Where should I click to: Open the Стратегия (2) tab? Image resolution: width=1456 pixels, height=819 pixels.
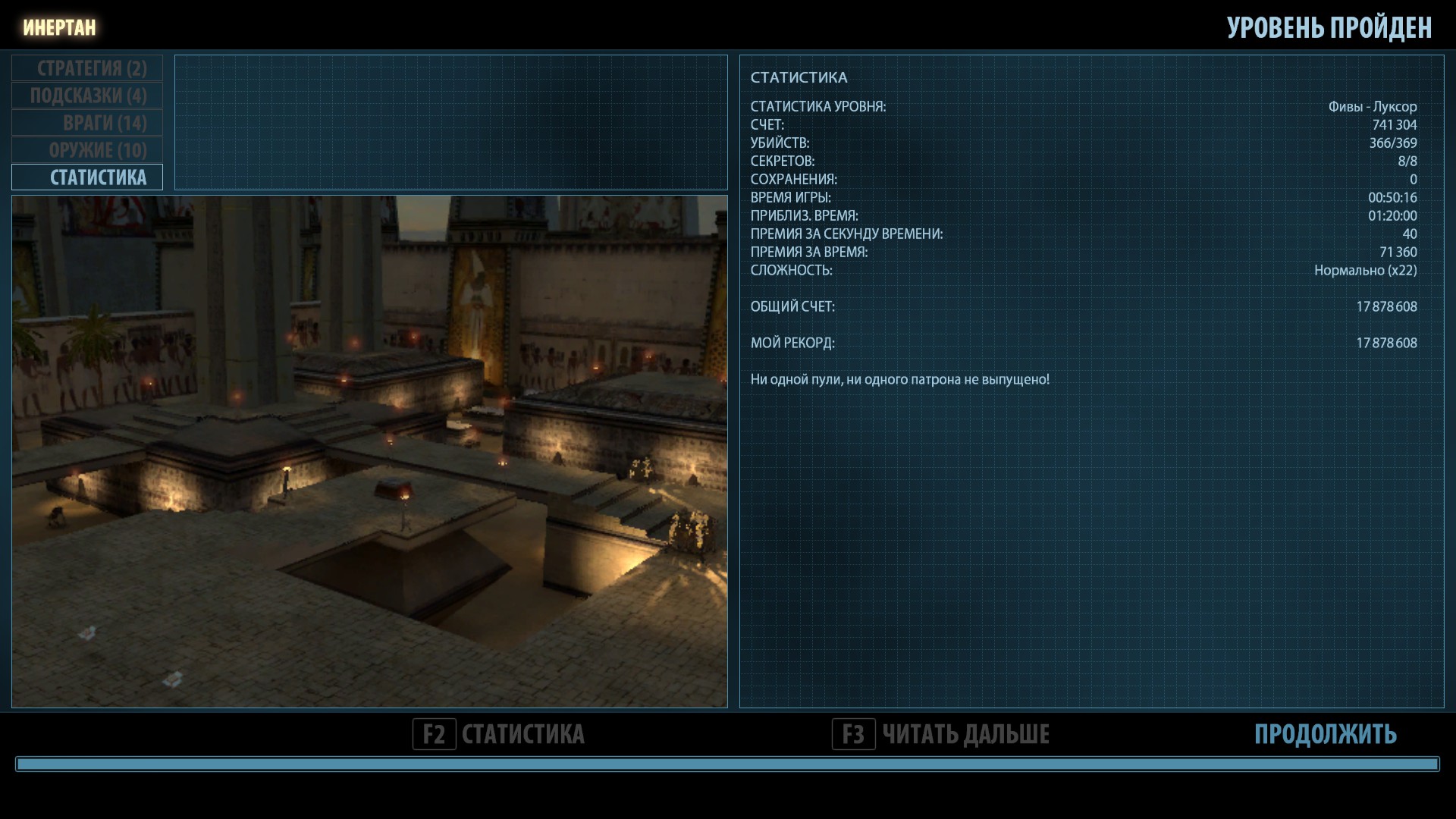[x=87, y=68]
